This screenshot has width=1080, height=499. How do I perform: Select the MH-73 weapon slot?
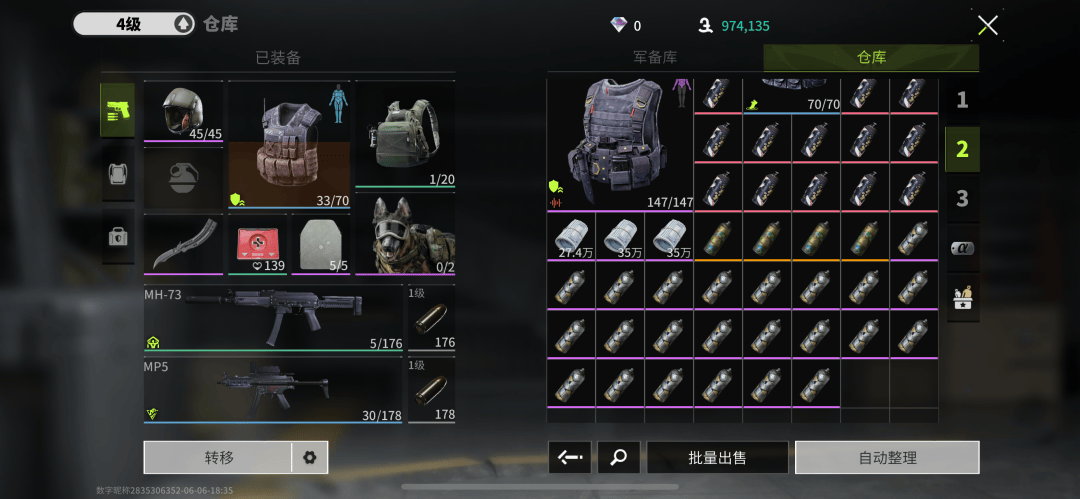point(273,318)
